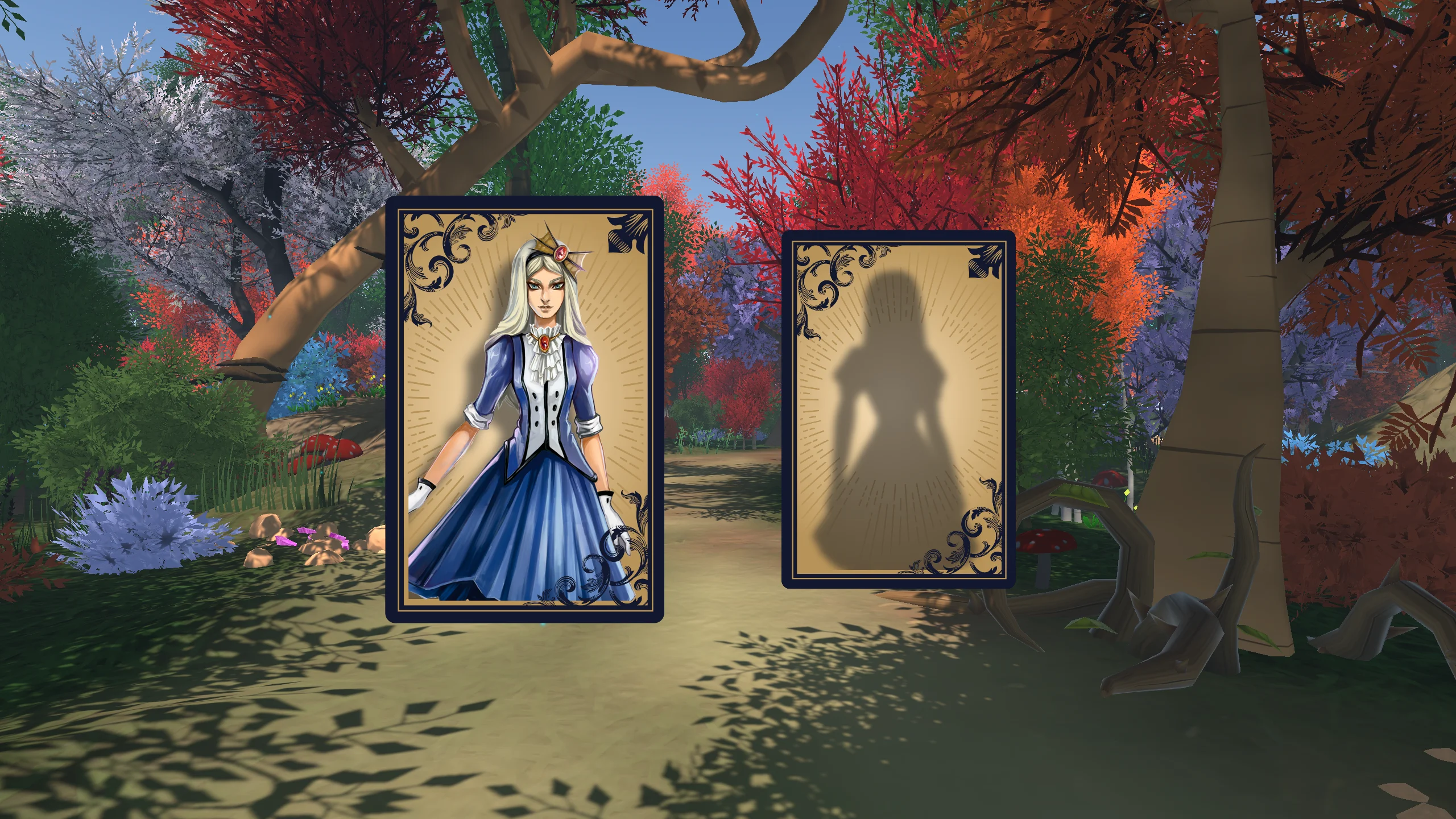This screenshot has width=1456, height=819.
Task: Click the red-capped mushroom near the tree roots
Action: [1045, 543]
